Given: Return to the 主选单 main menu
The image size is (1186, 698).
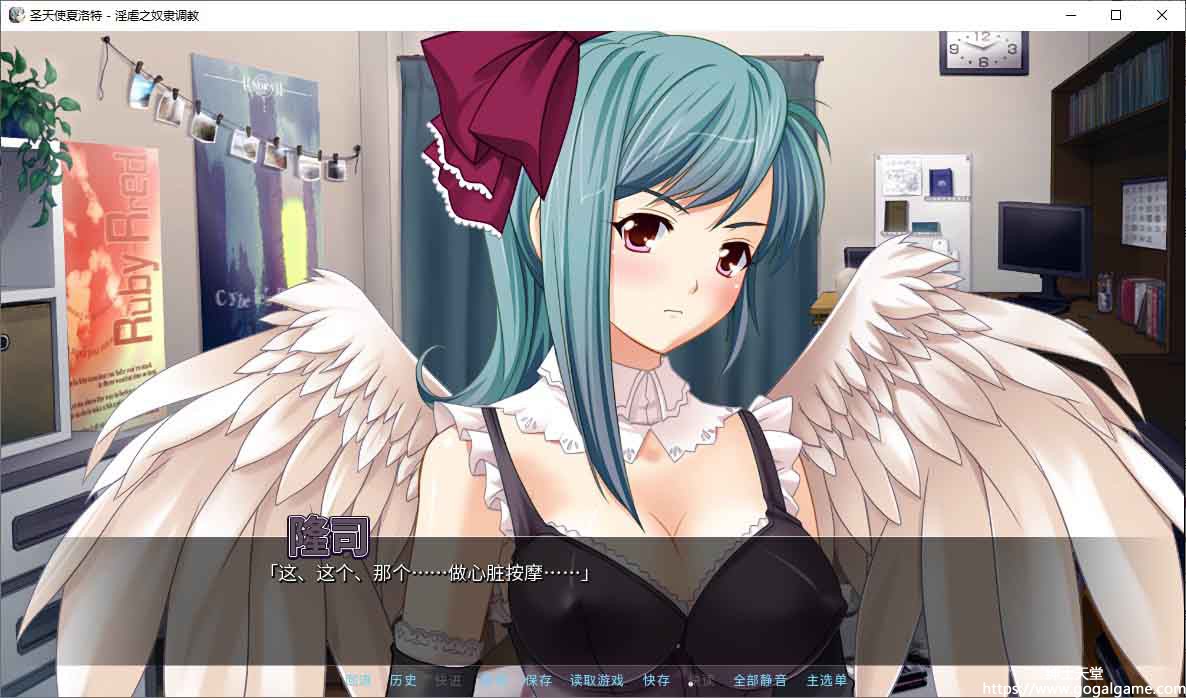Looking at the screenshot, I should [826, 680].
